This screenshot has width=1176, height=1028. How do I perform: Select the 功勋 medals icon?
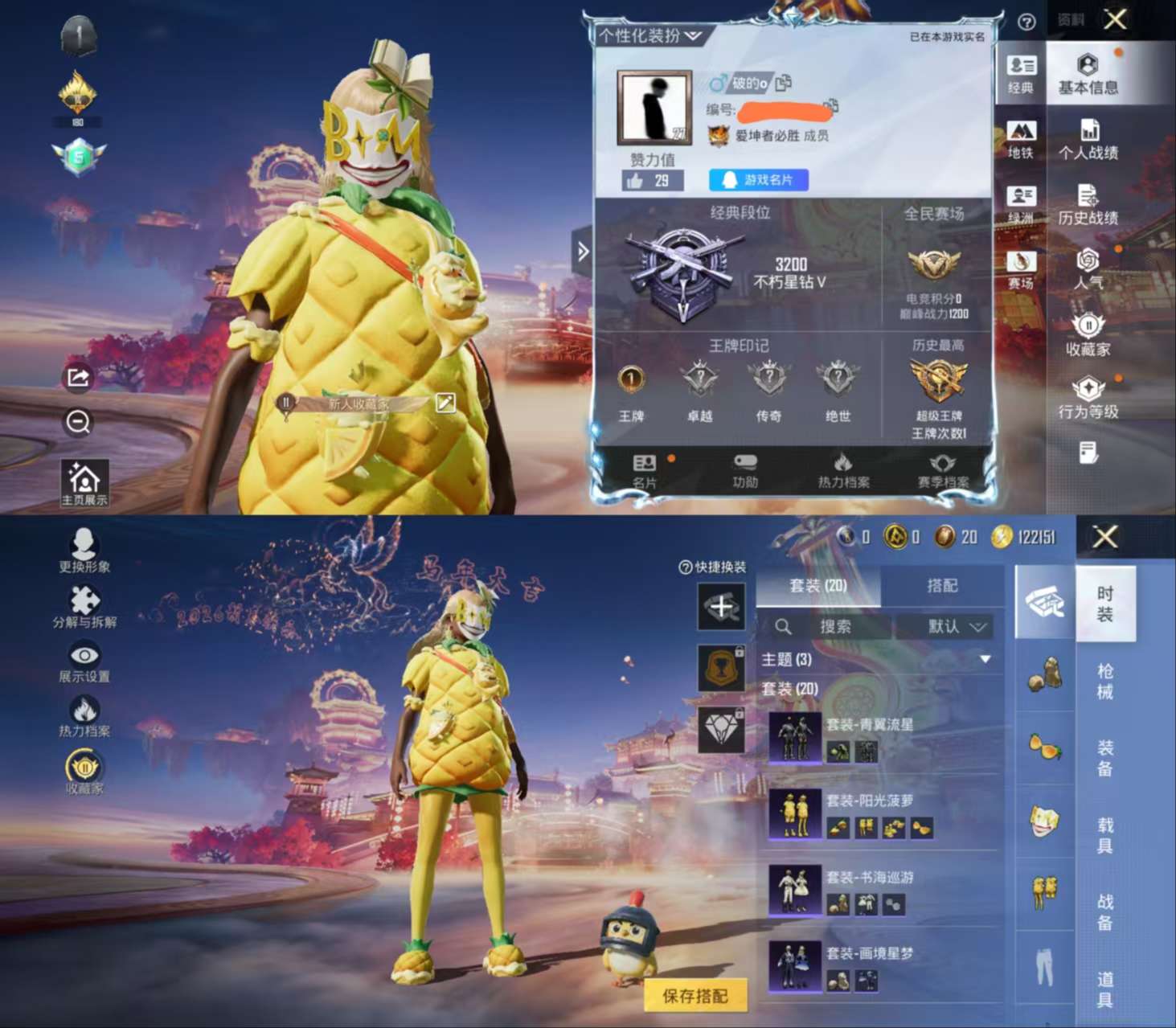744,466
